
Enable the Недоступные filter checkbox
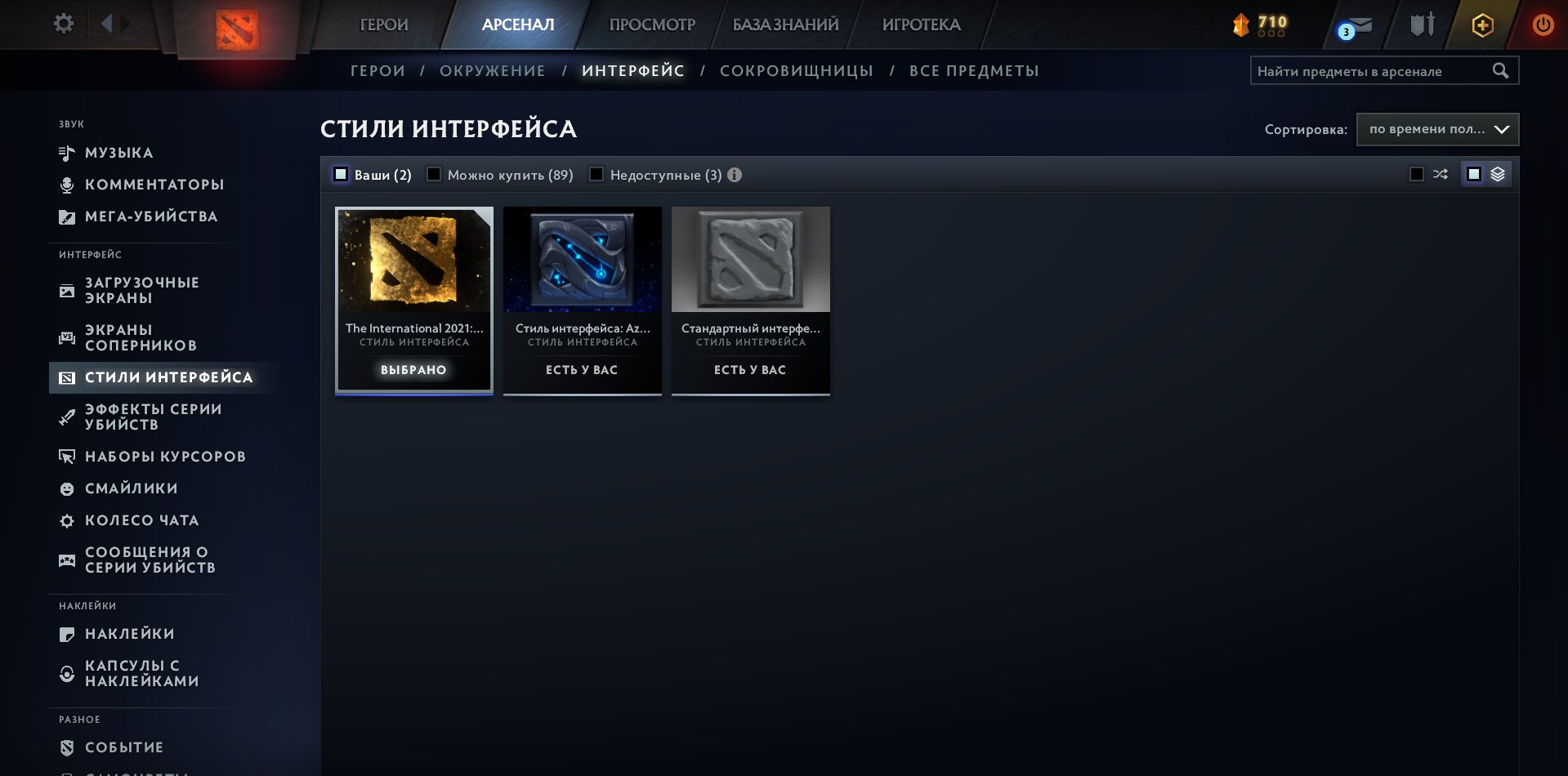pyautogui.click(x=597, y=174)
